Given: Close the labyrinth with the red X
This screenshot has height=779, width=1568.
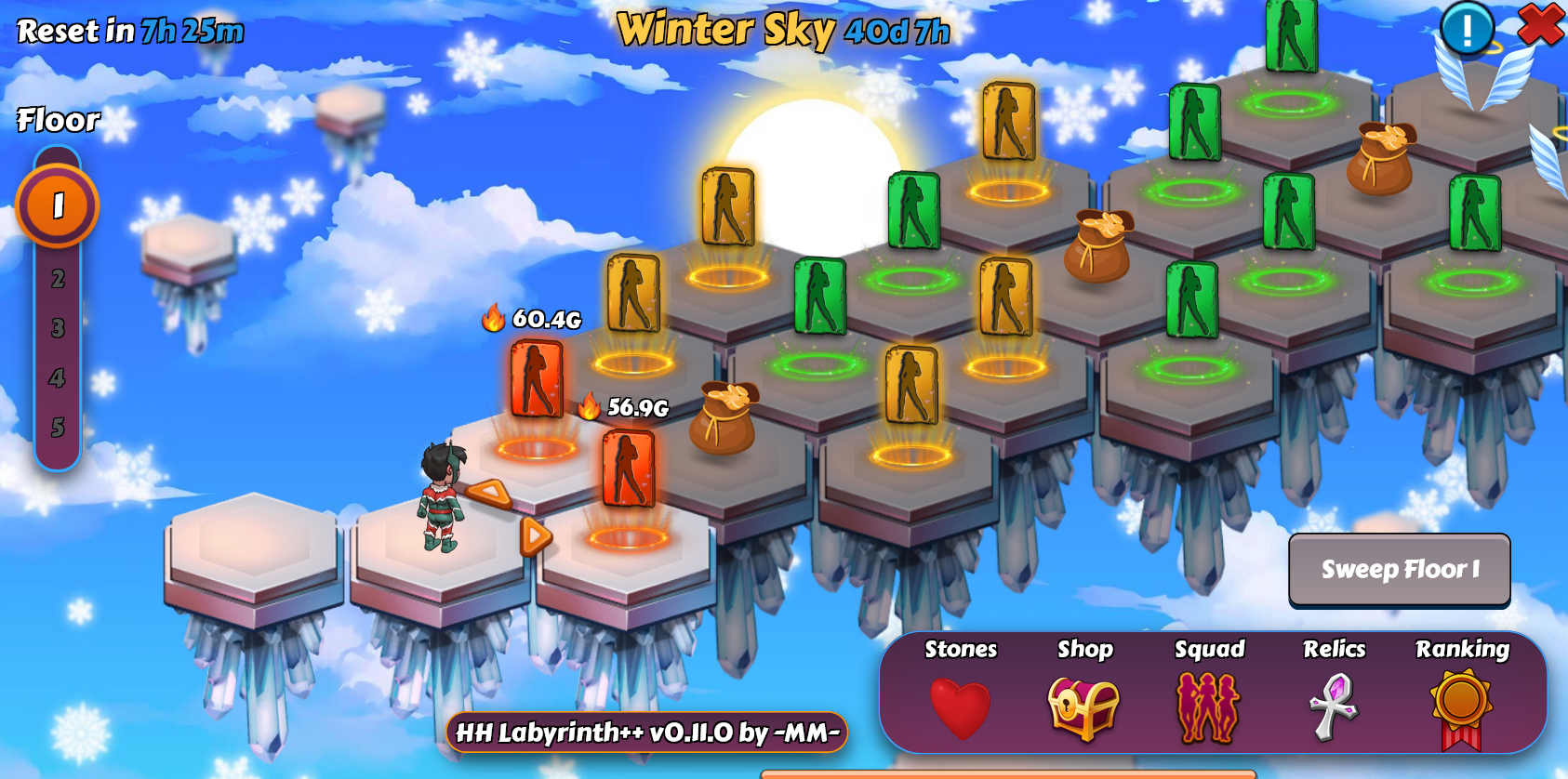Looking at the screenshot, I should (1540, 23).
